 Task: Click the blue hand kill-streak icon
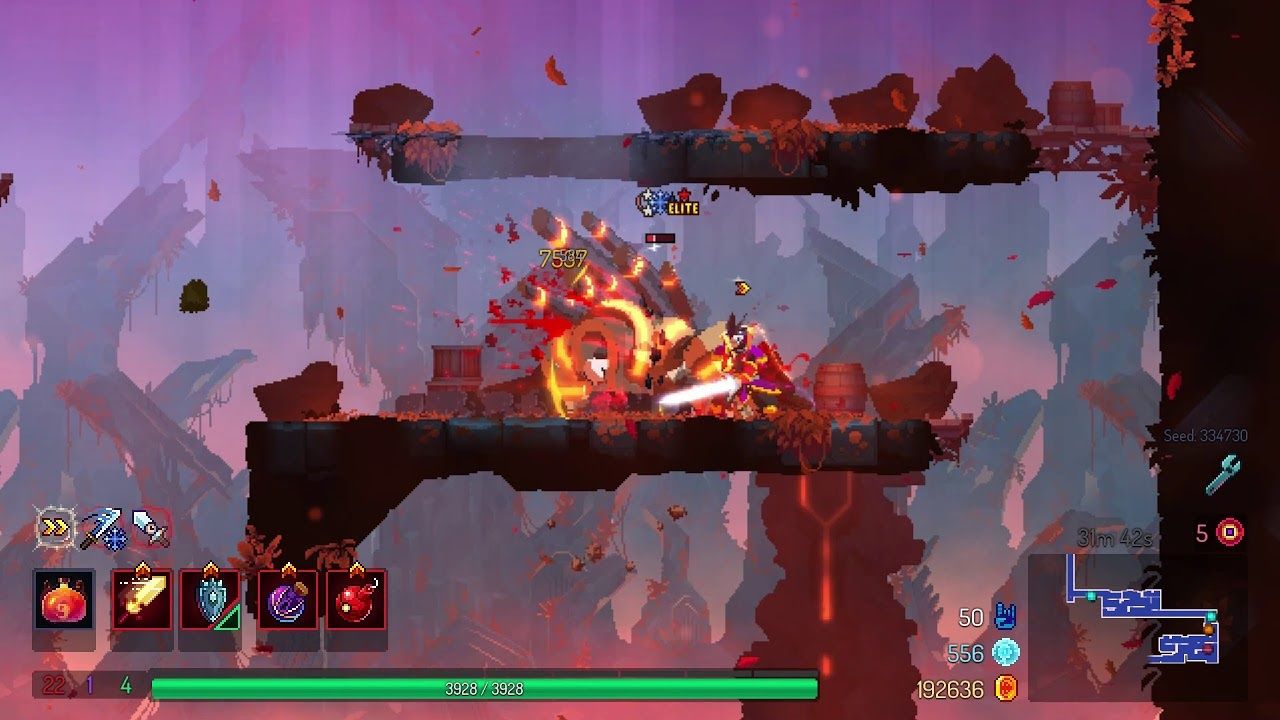(x=1005, y=617)
